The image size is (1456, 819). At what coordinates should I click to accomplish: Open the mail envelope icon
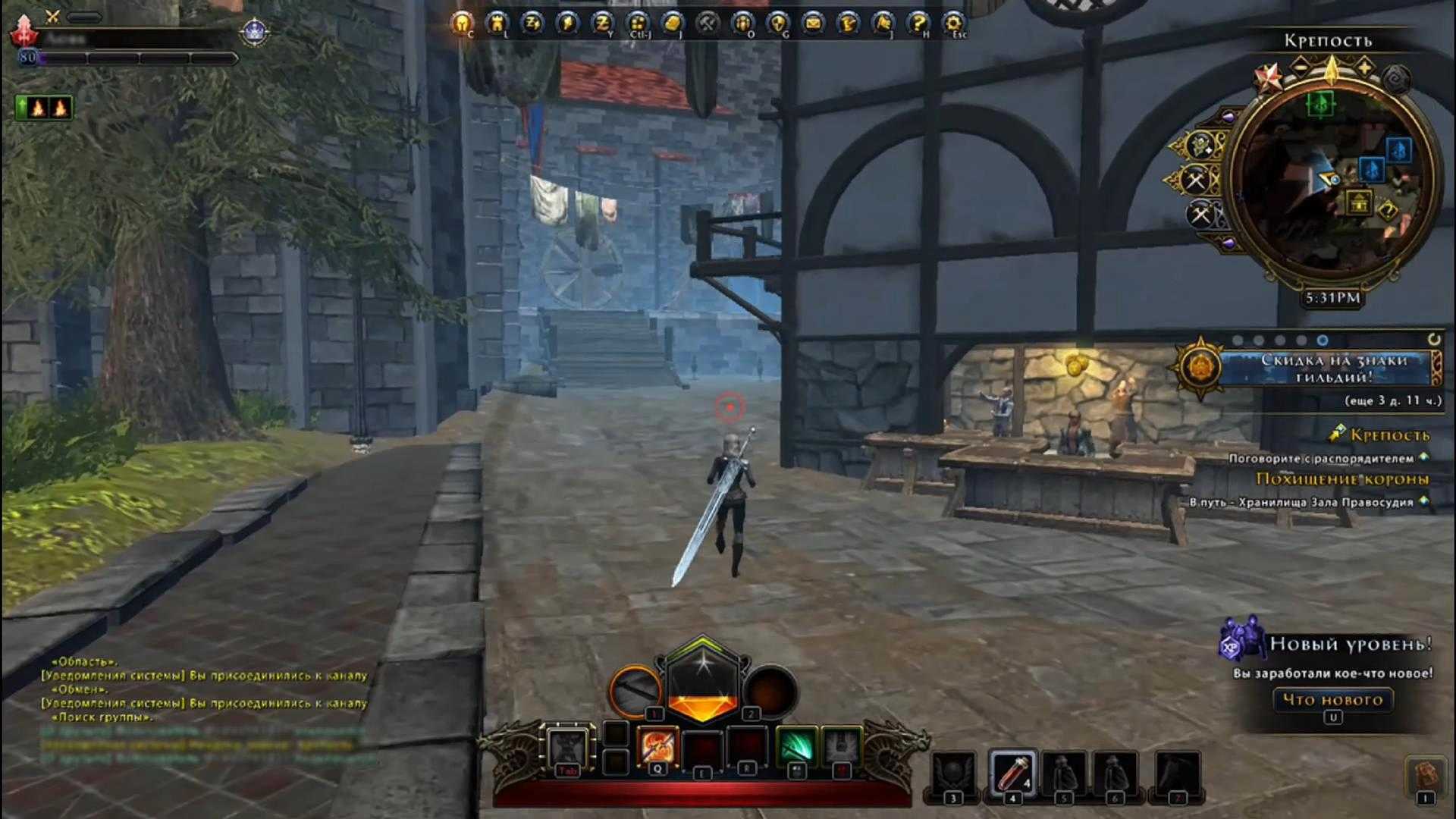tap(812, 24)
